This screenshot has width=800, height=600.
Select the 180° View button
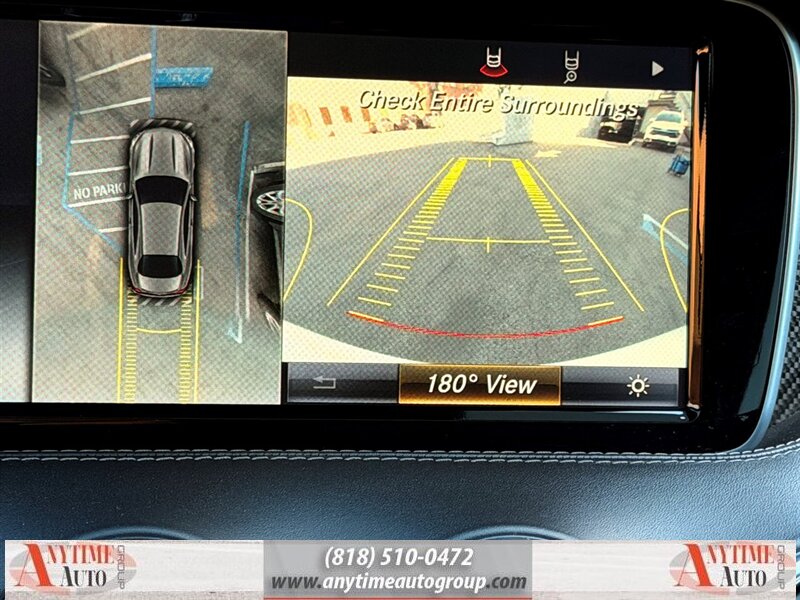(x=480, y=385)
